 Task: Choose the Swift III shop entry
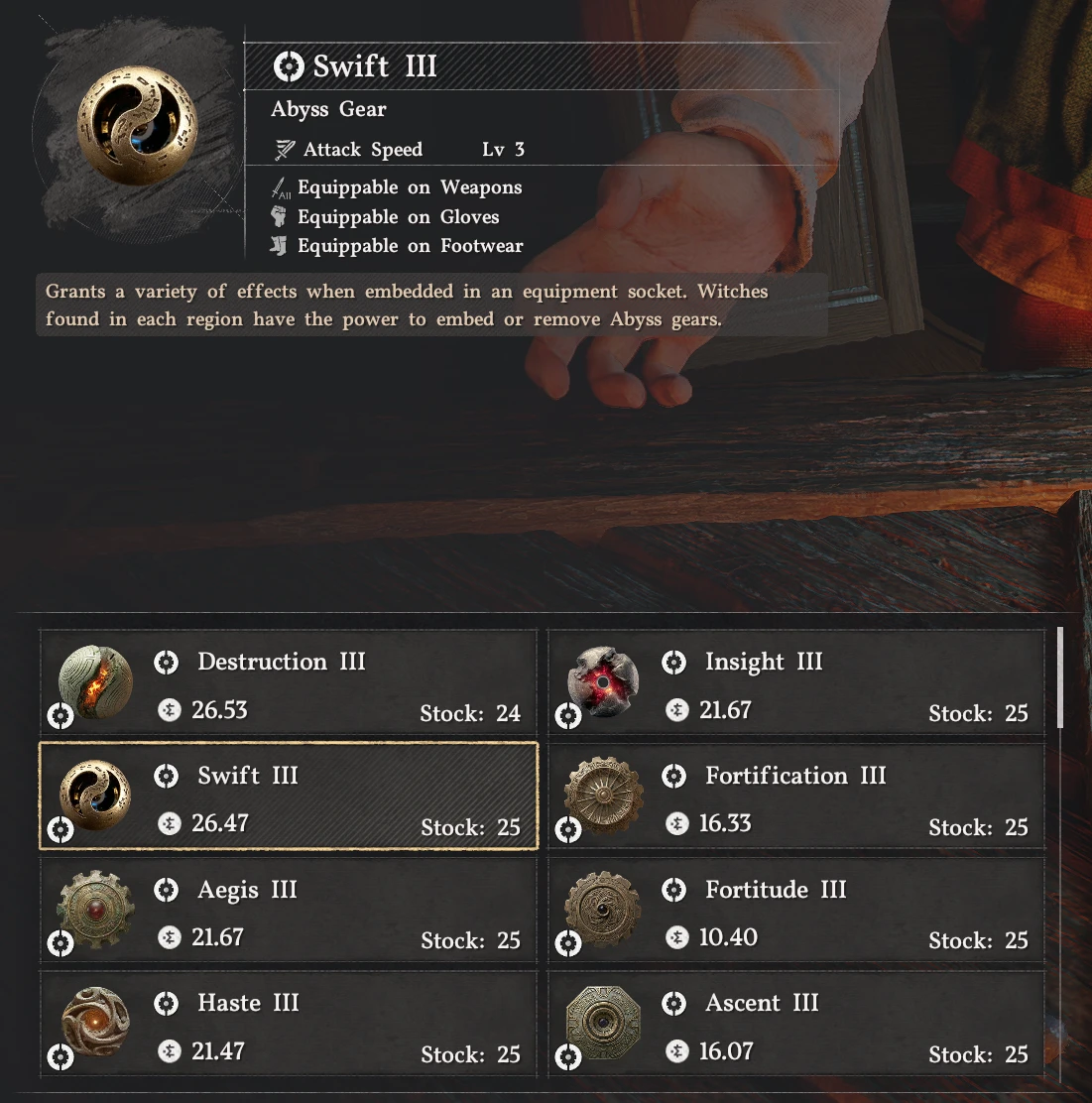click(x=288, y=797)
